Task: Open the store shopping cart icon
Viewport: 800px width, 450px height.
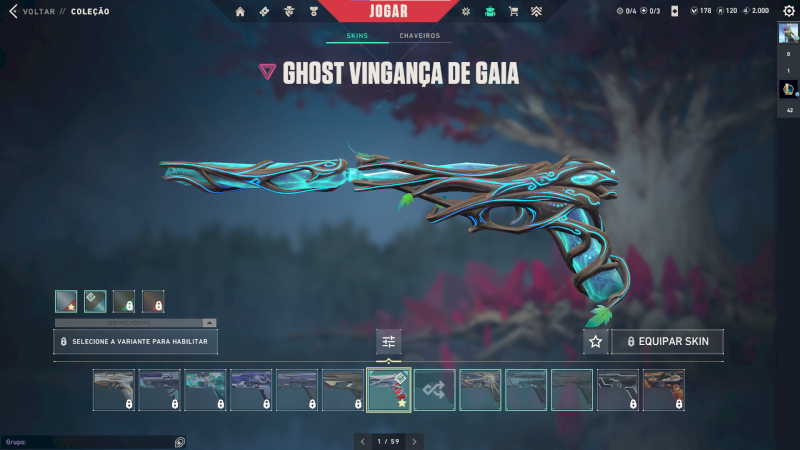Action: pyautogui.click(x=513, y=12)
